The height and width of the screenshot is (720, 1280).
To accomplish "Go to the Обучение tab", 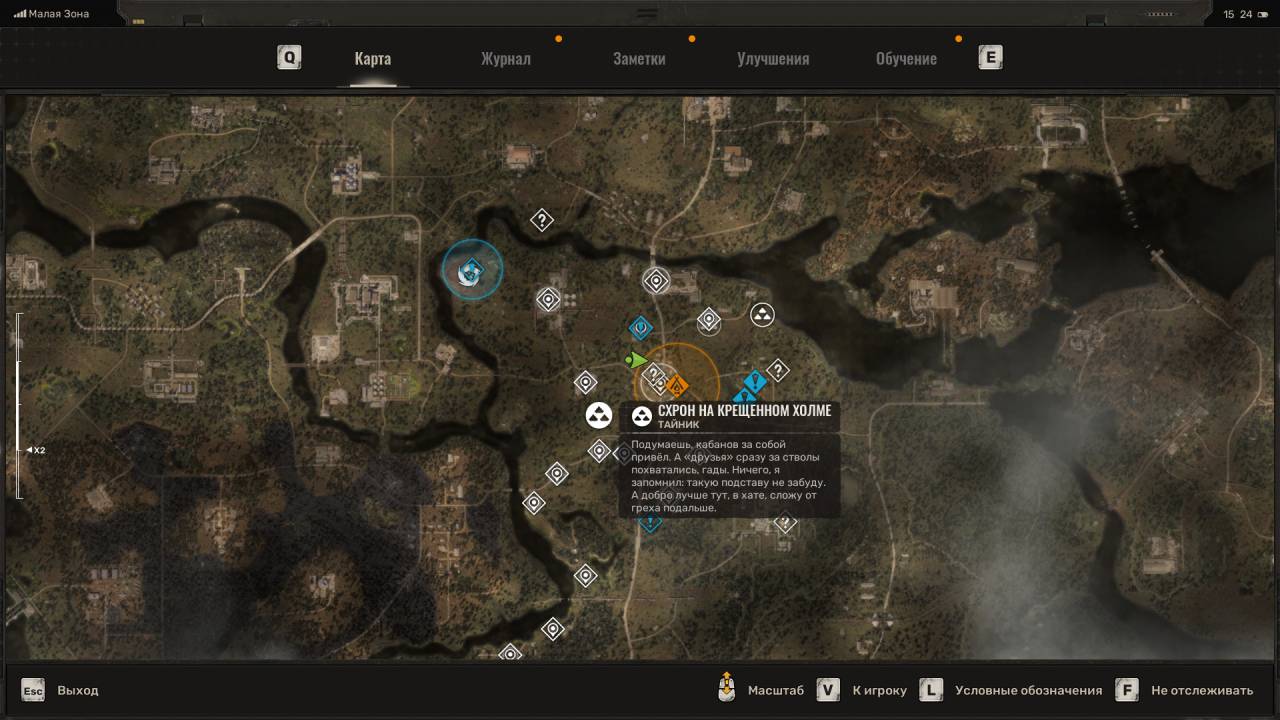I will (906, 58).
